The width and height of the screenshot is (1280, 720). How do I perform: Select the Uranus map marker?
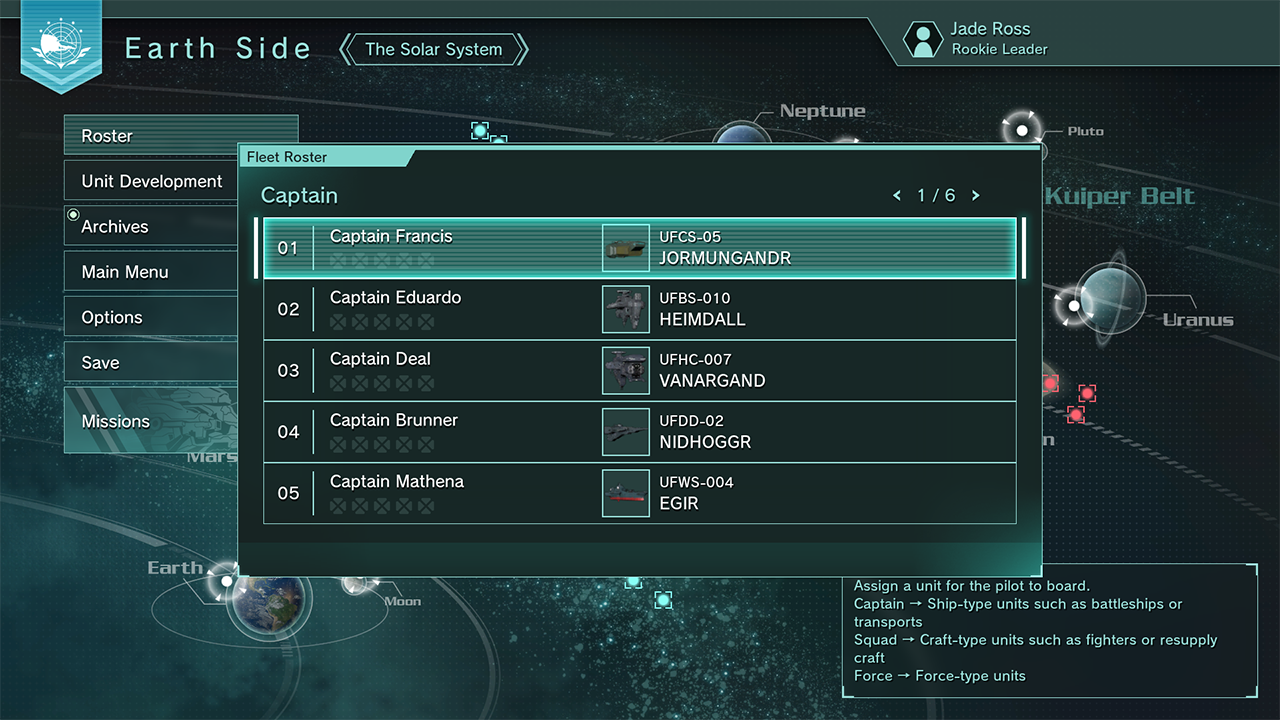pos(1074,305)
